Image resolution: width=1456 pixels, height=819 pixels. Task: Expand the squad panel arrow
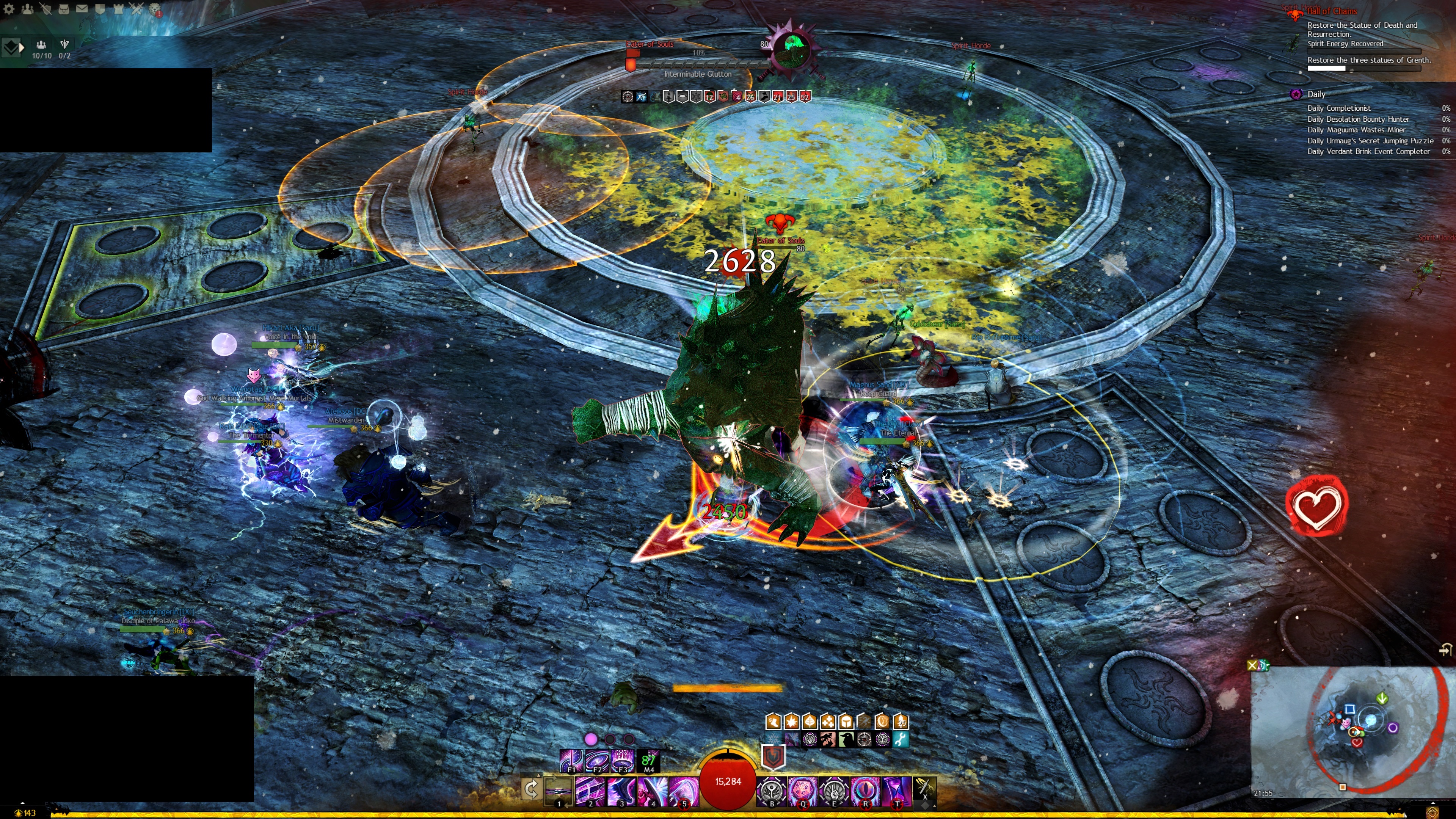(22, 48)
